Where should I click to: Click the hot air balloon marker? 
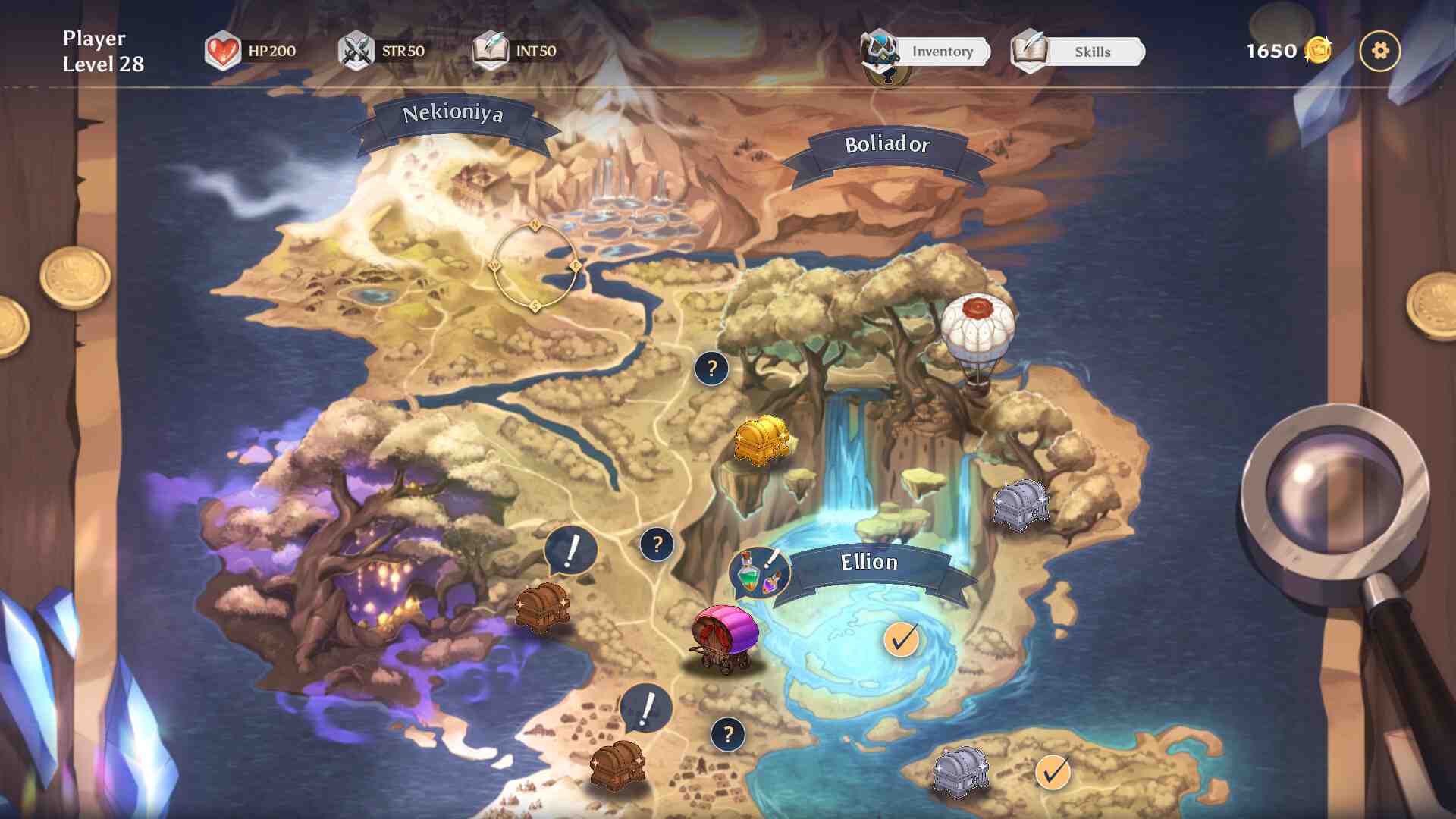pos(977,334)
